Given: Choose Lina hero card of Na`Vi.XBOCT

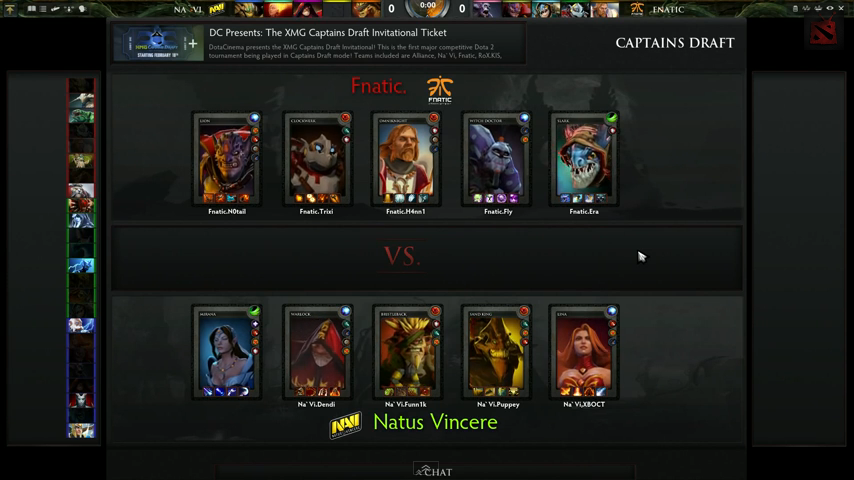Looking at the screenshot, I should [585, 352].
